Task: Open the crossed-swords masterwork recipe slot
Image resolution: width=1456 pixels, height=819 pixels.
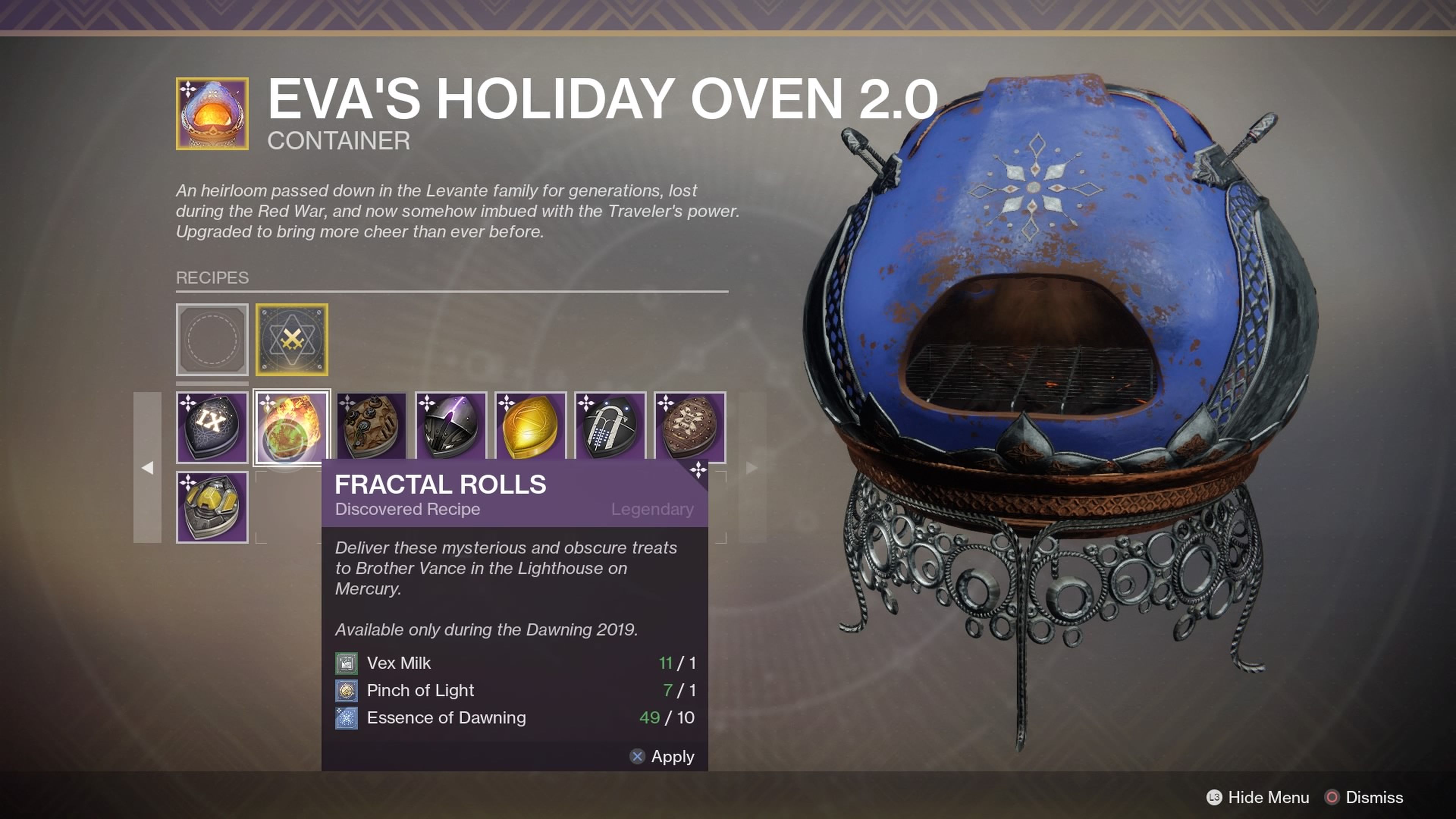Action: tap(293, 340)
